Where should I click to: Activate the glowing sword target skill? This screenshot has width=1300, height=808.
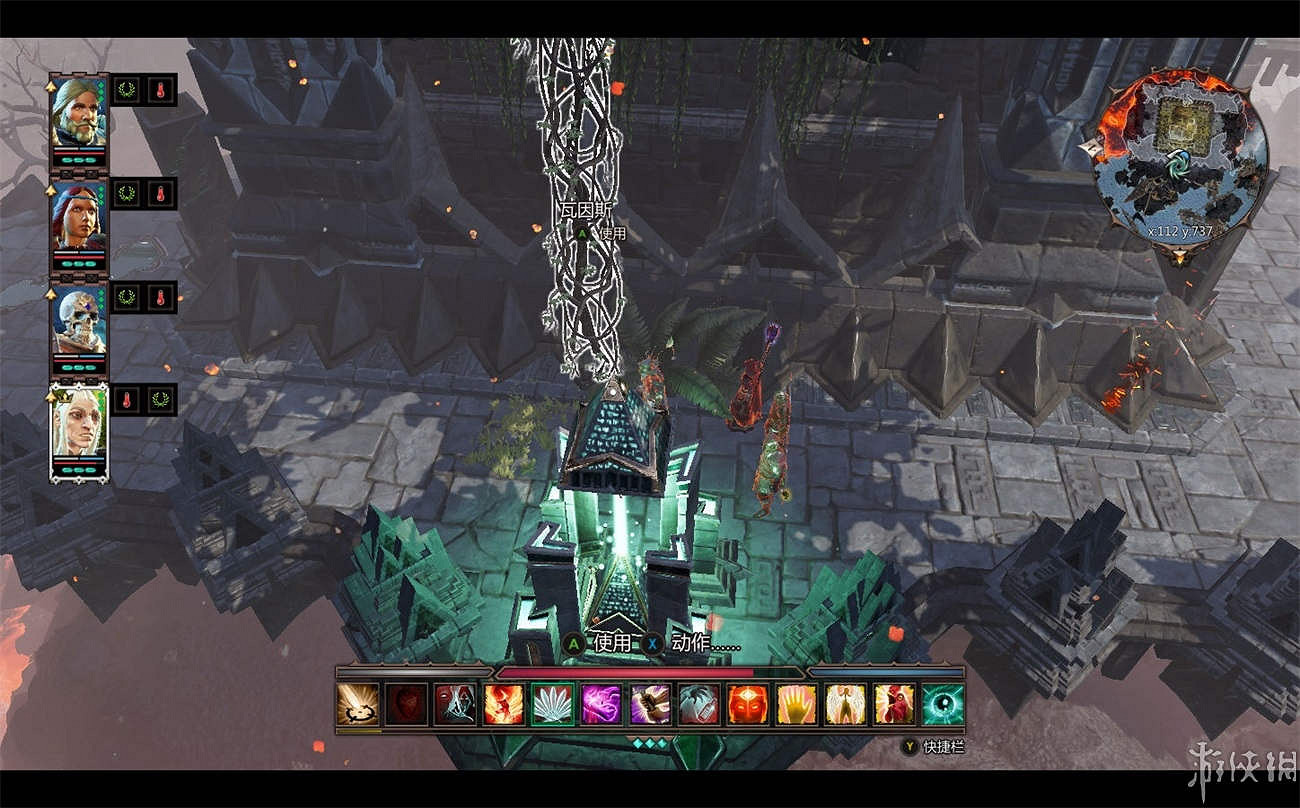click(358, 704)
